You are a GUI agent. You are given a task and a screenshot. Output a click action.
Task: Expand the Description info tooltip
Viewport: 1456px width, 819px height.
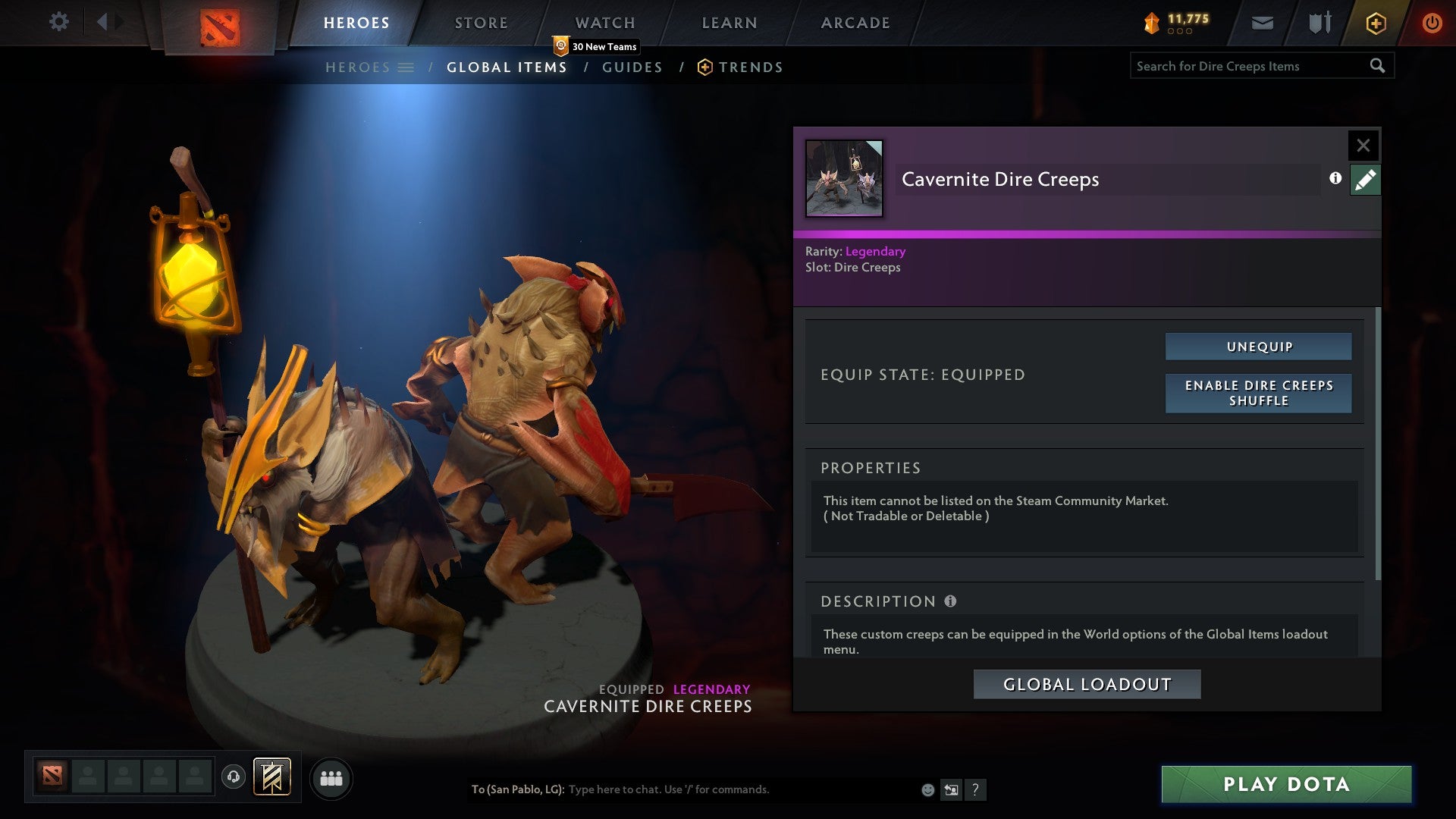pos(949,601)
